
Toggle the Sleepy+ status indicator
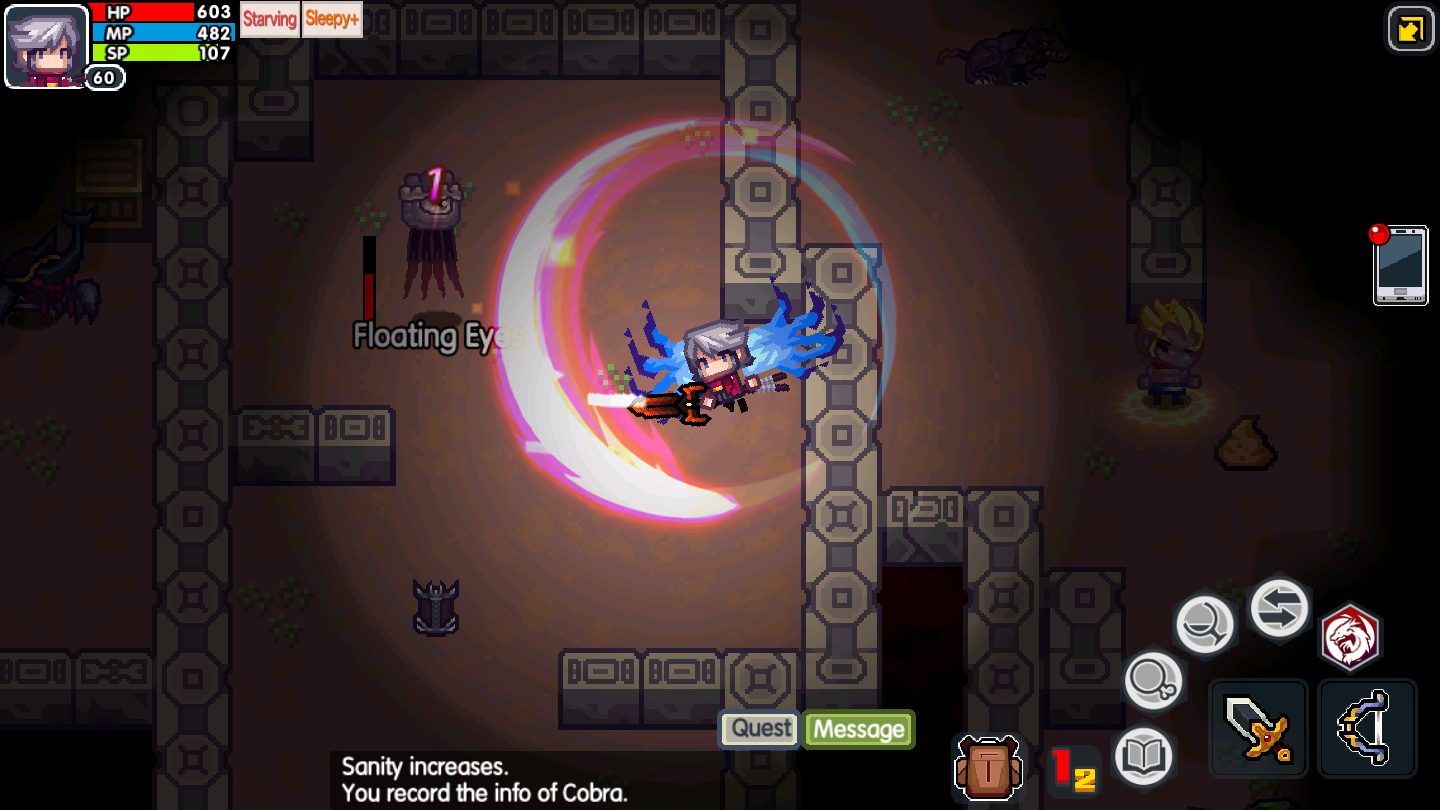[x=332, y=20]
